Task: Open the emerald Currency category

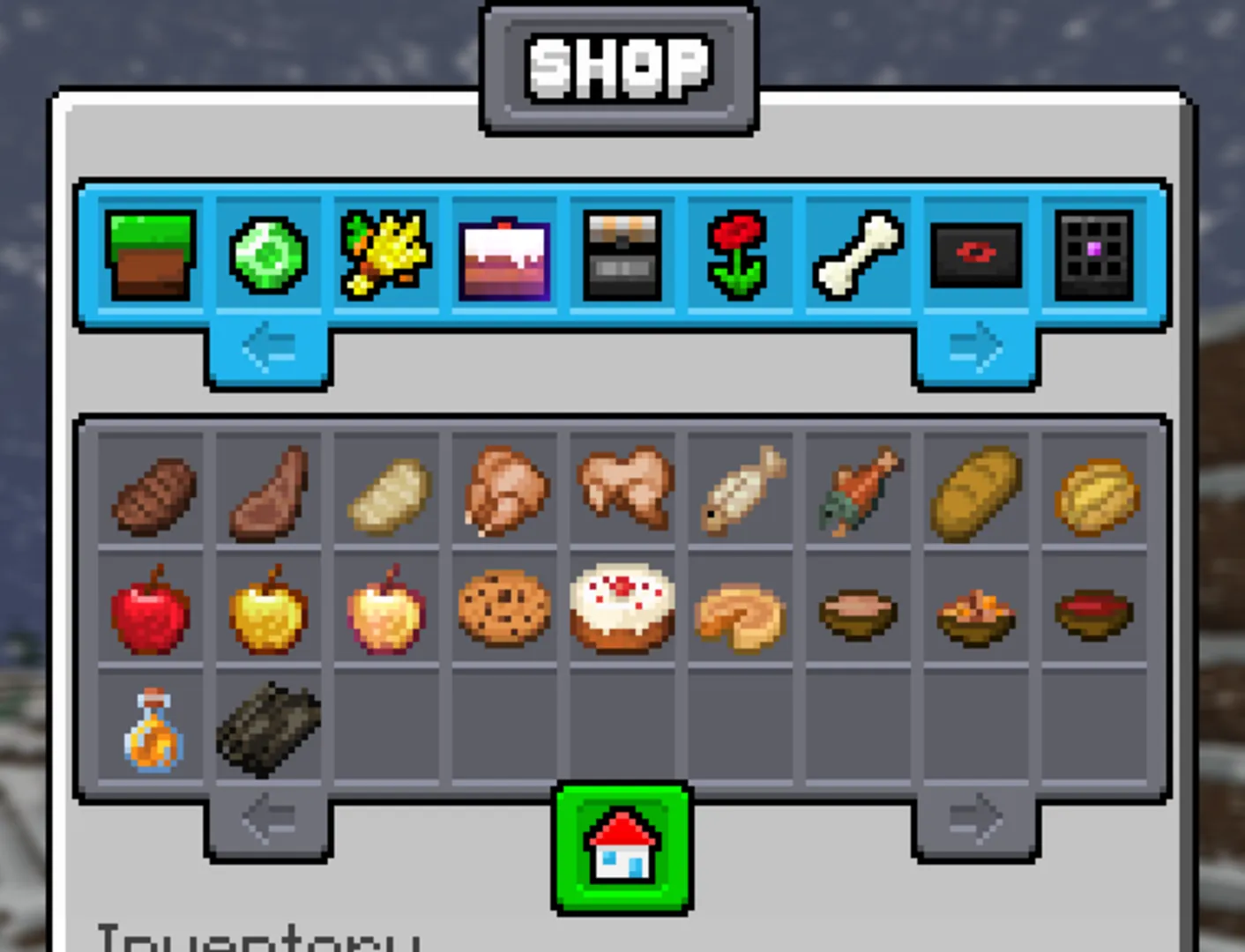Action: pyautogui.click(x=268, y=254)
